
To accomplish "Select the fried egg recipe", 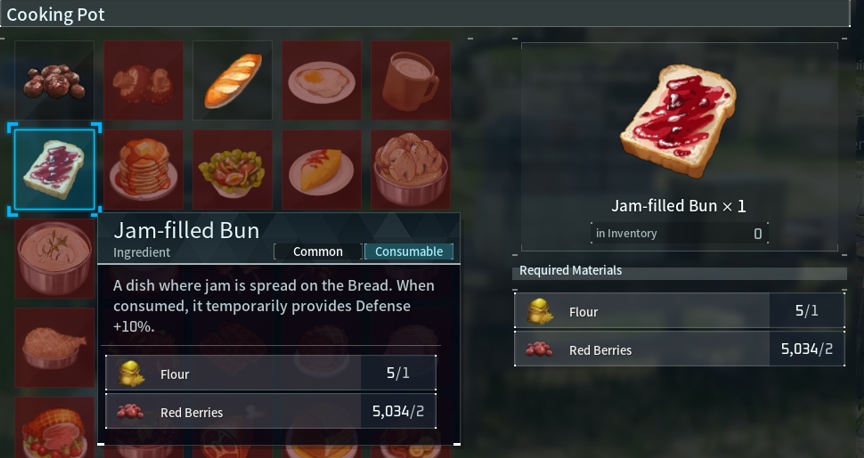I will (322, 81).
